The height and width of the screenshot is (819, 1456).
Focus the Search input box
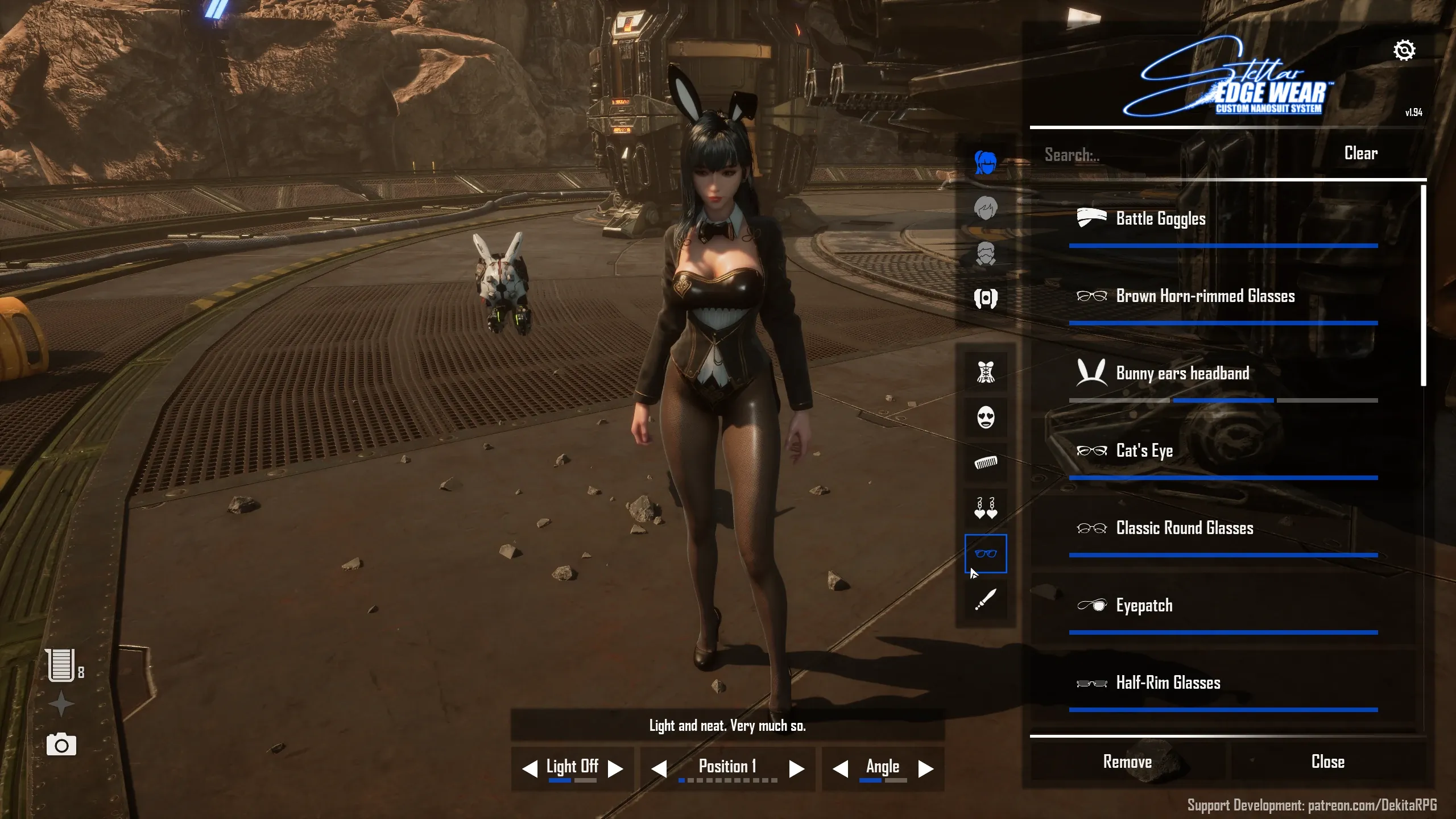pos(1166,155)
